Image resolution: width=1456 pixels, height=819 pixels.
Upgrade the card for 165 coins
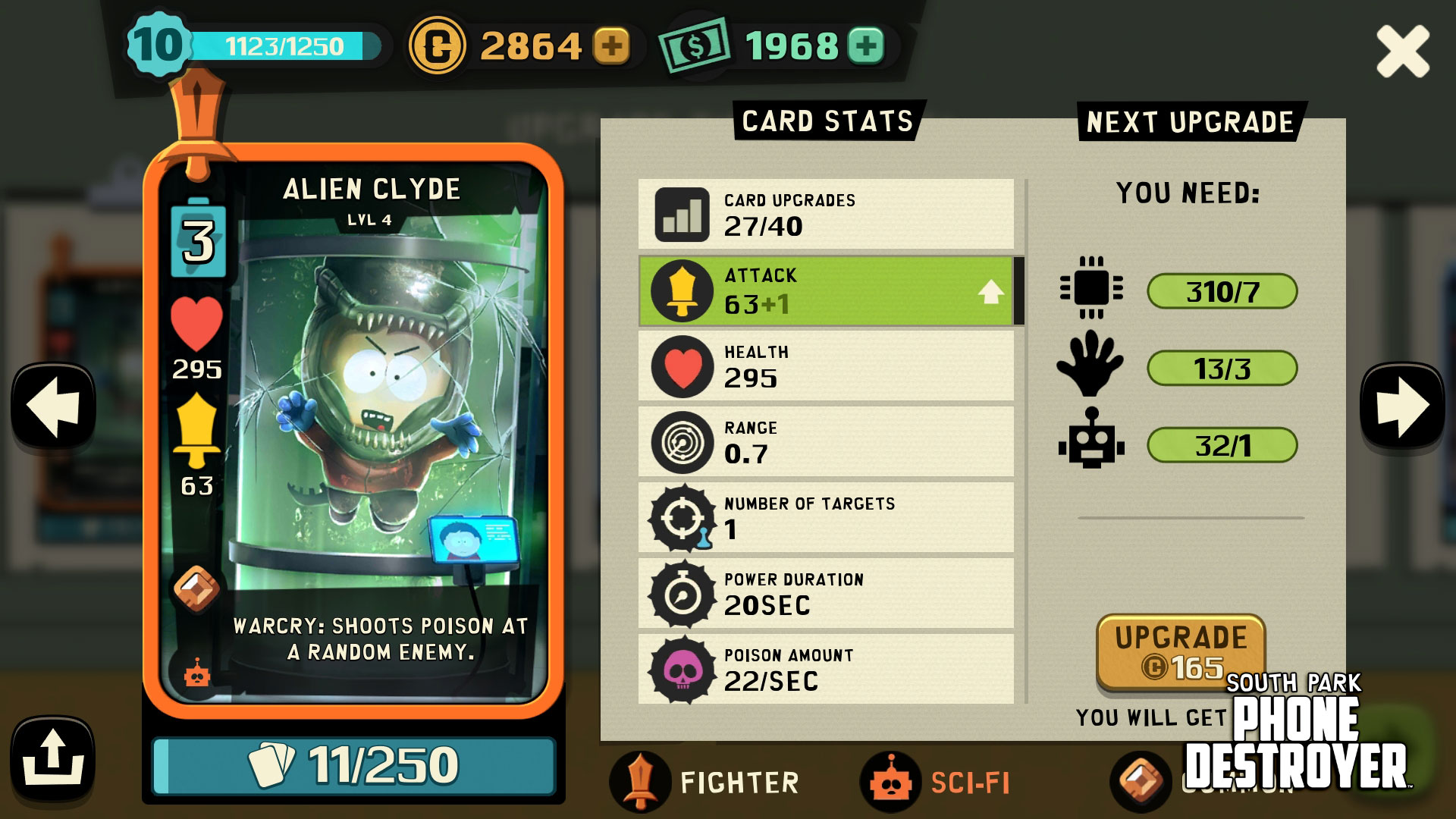tap(1181, 651)
